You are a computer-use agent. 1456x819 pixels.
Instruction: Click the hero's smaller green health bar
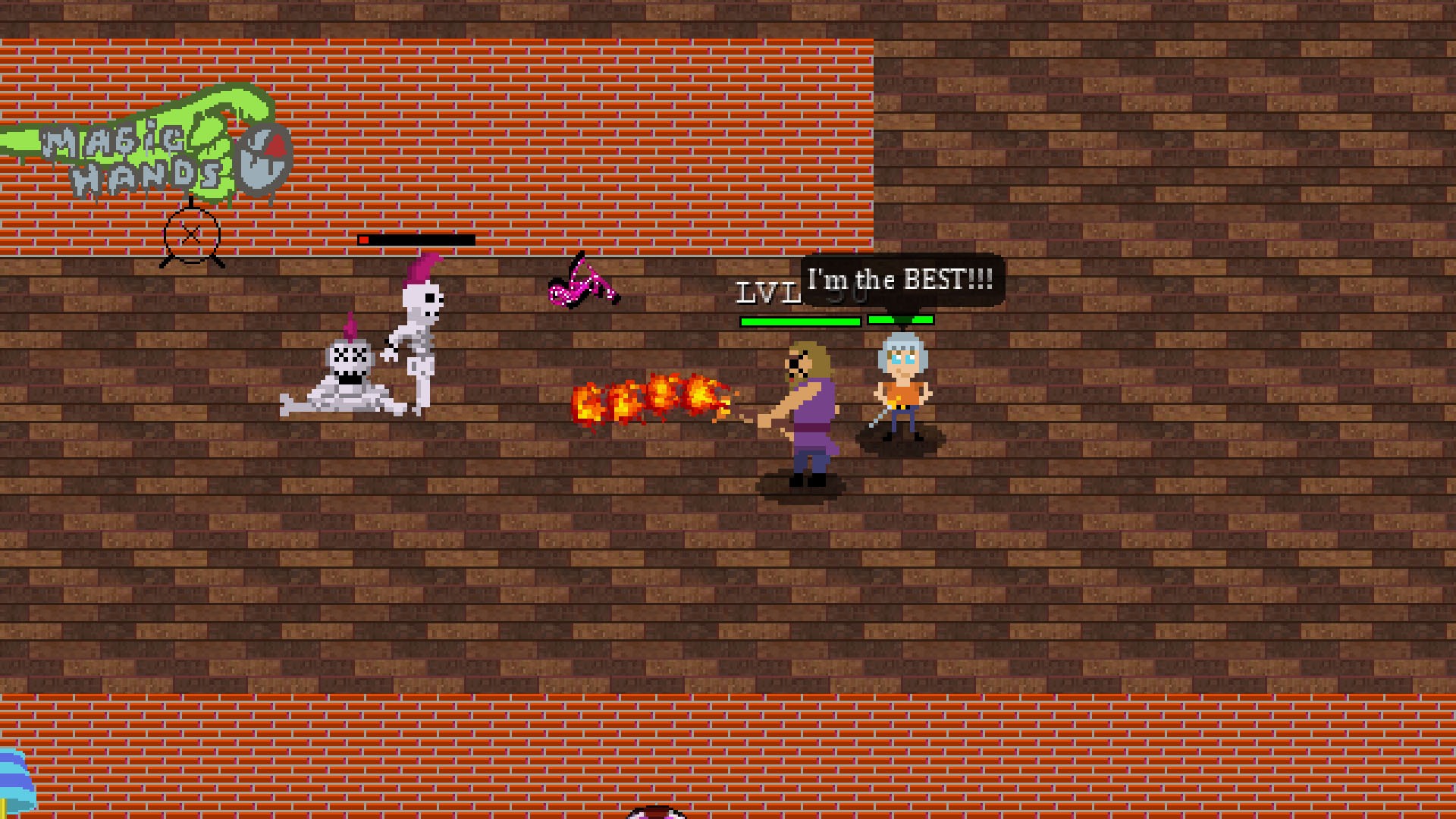tap(901, 320)
